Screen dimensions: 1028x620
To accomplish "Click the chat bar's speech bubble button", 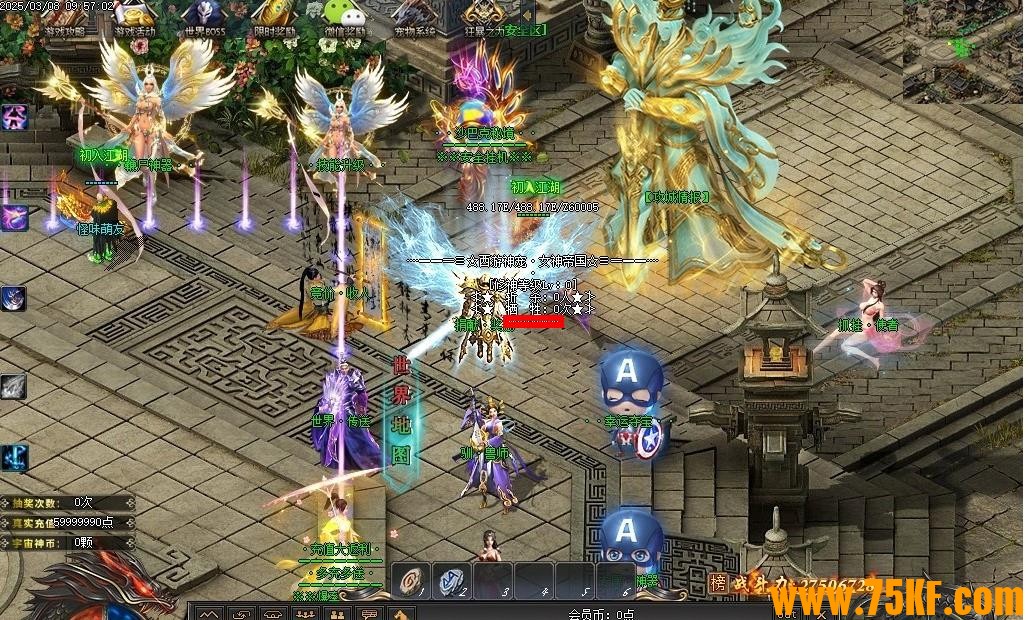I will point(370,613).
